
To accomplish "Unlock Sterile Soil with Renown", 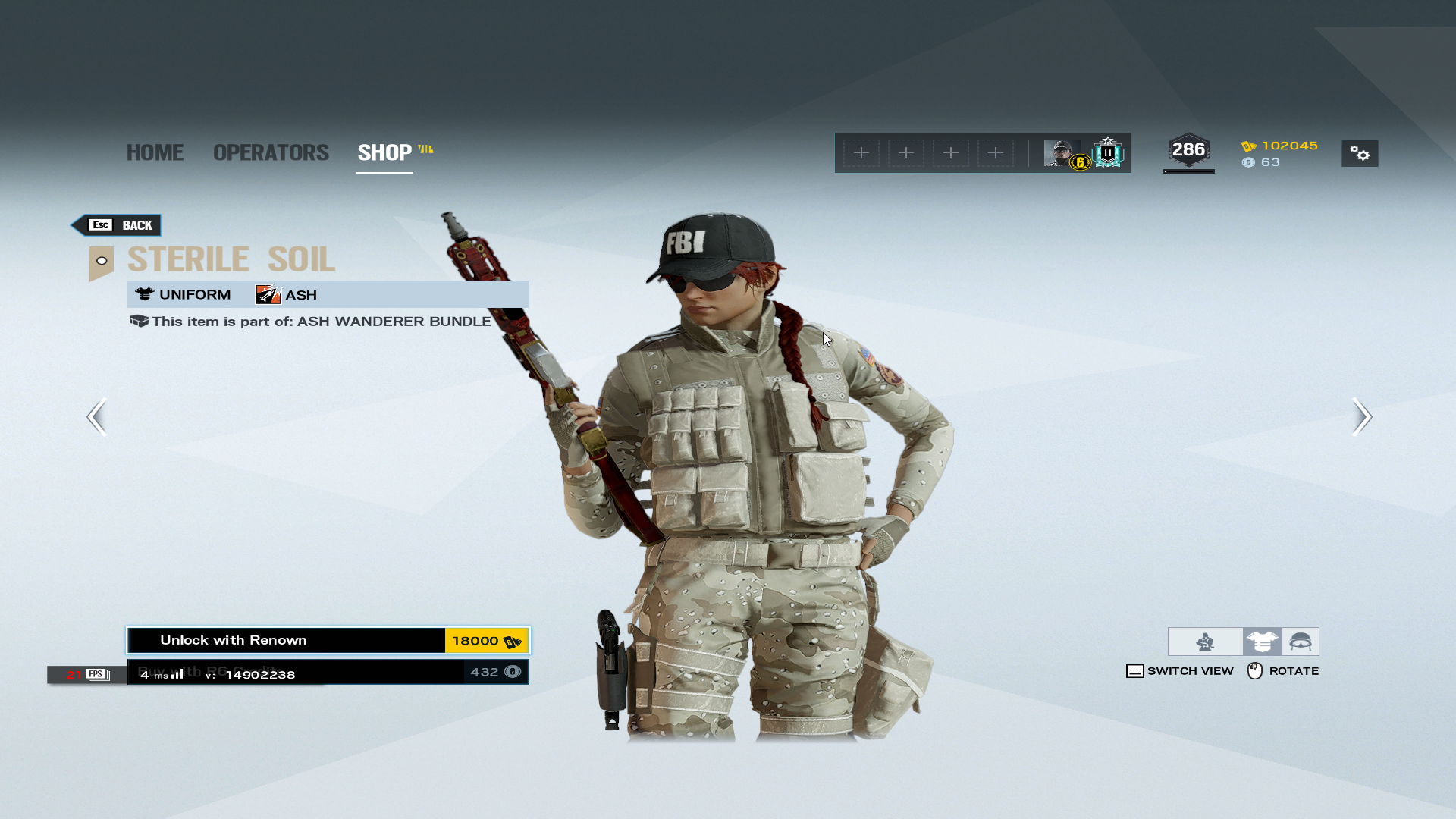I will click(328, 641).
